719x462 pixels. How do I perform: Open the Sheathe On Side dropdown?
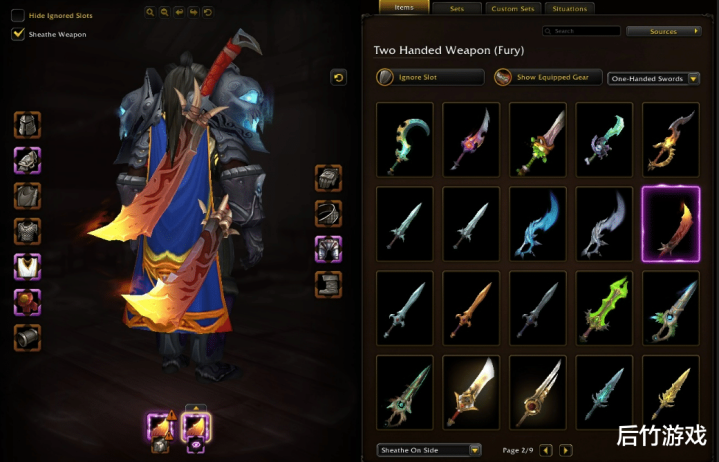(x=429, y=450)
